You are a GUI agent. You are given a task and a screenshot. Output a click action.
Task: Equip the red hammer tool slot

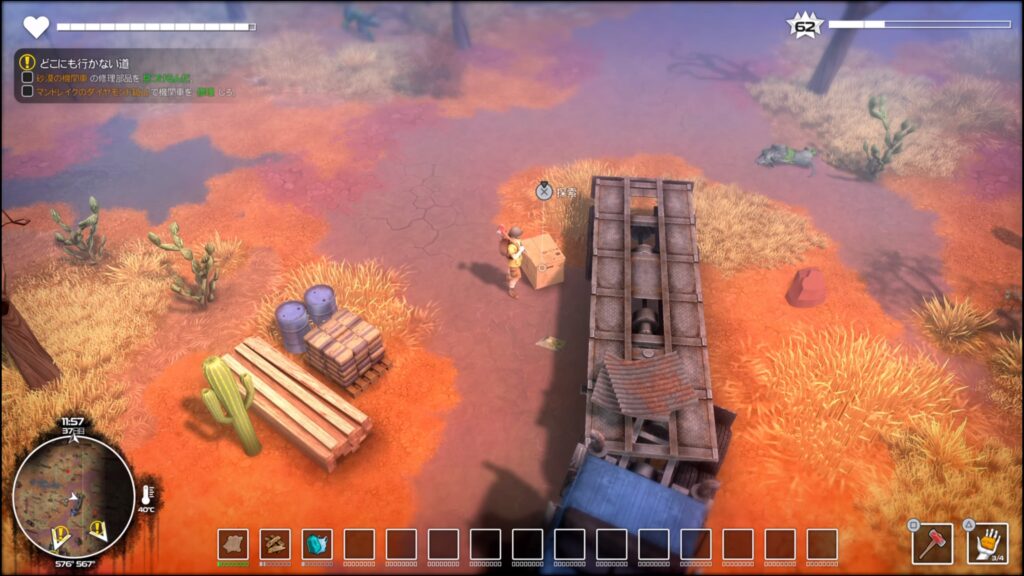[x=932, y=544]
